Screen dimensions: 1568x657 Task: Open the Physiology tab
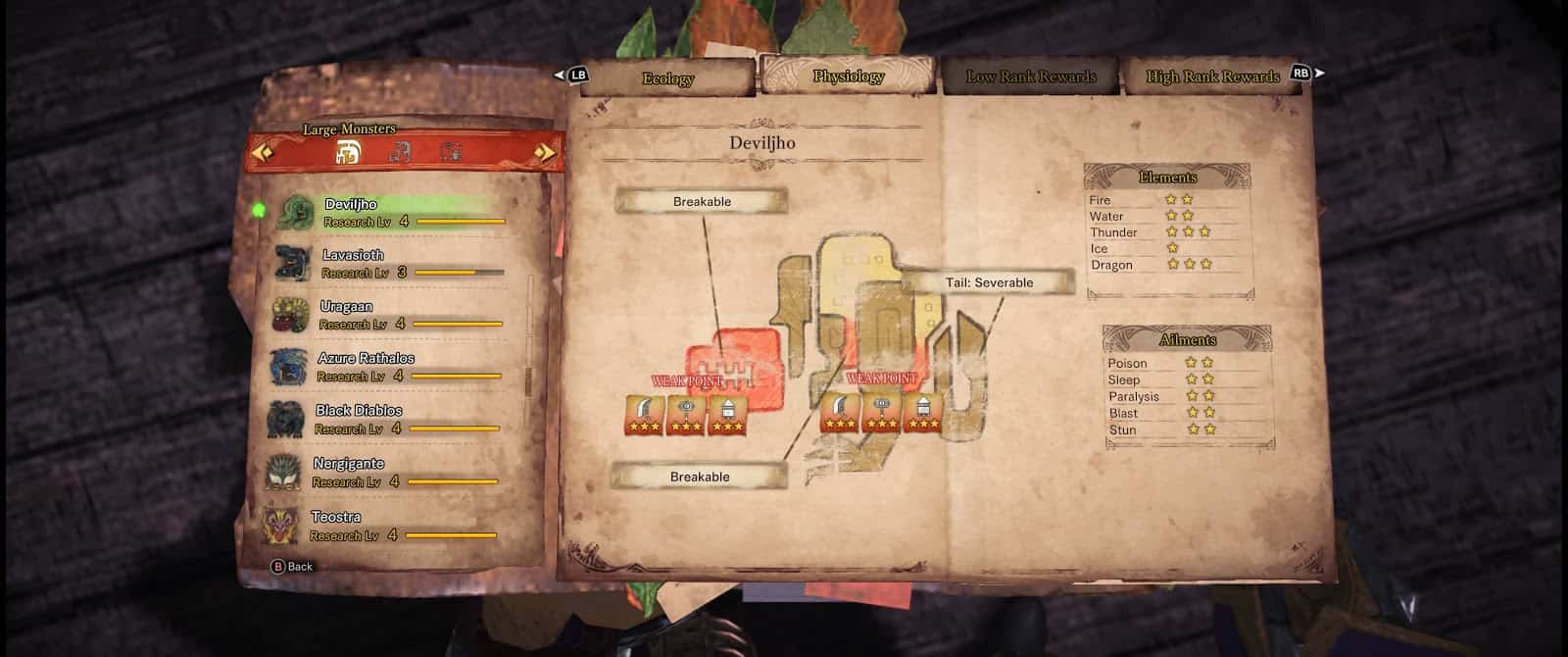848,76
